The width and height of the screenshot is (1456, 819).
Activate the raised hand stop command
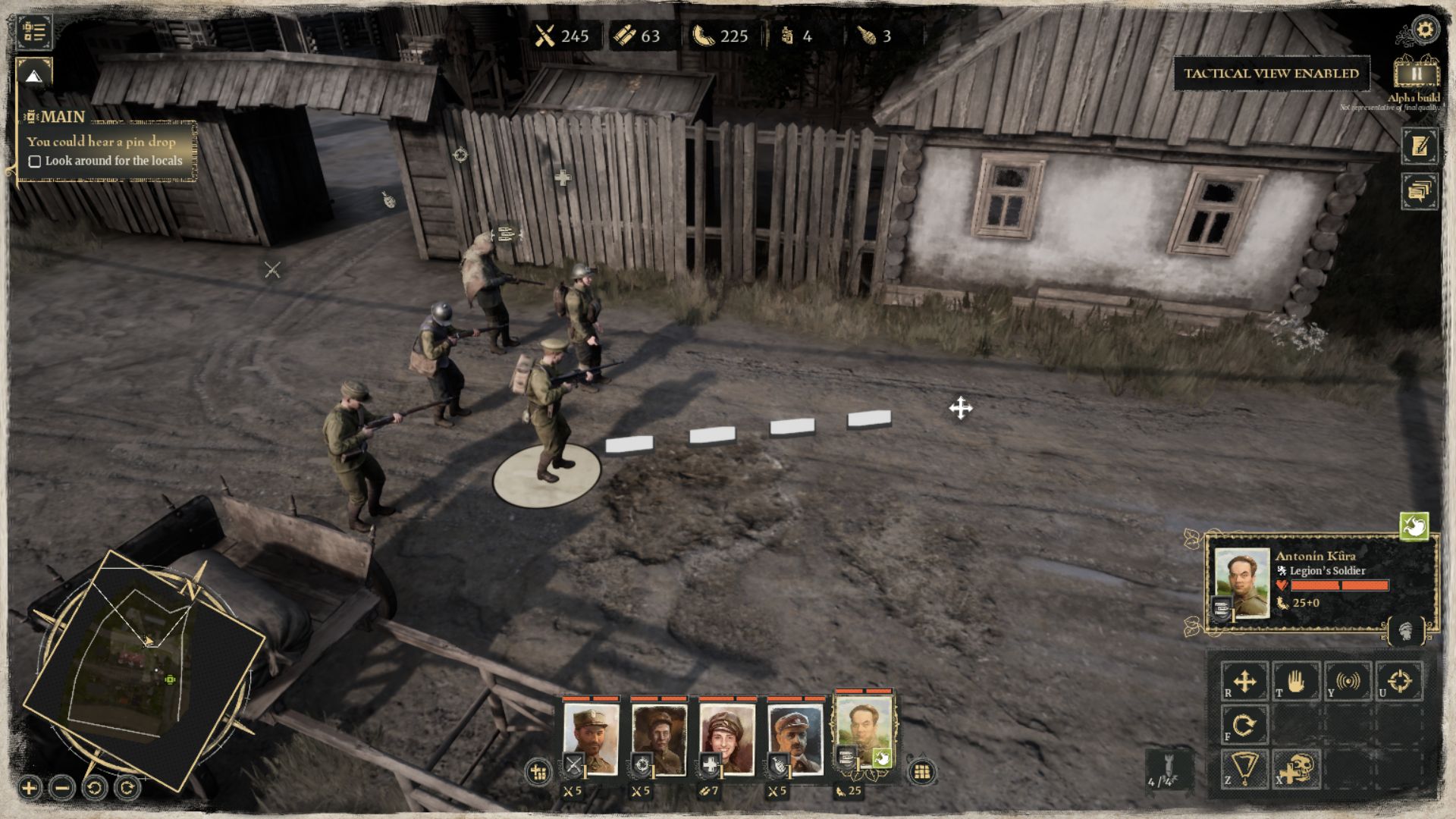pos(1296,681)
